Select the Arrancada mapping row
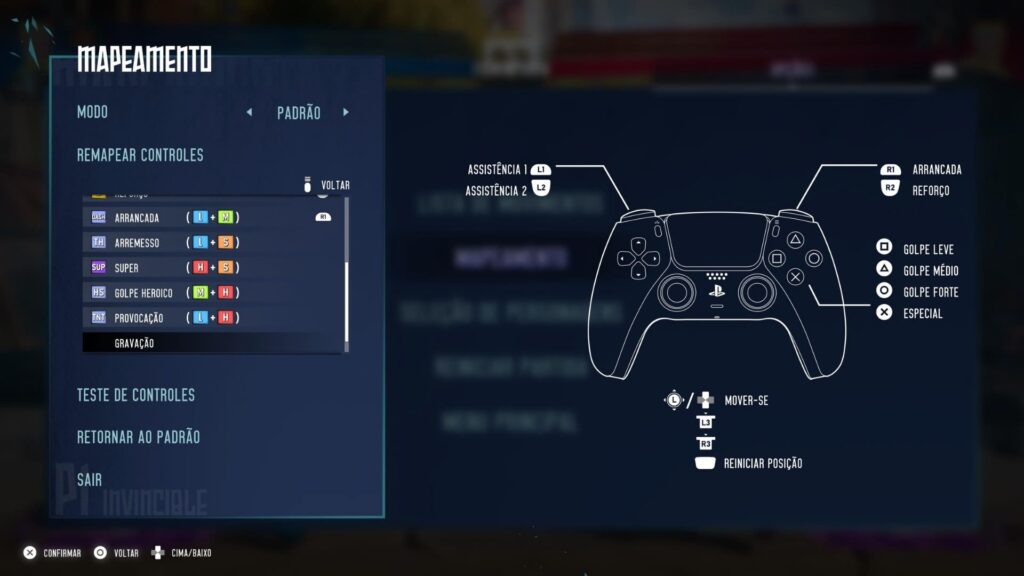The image size is (1024, 576). point(212,217)
